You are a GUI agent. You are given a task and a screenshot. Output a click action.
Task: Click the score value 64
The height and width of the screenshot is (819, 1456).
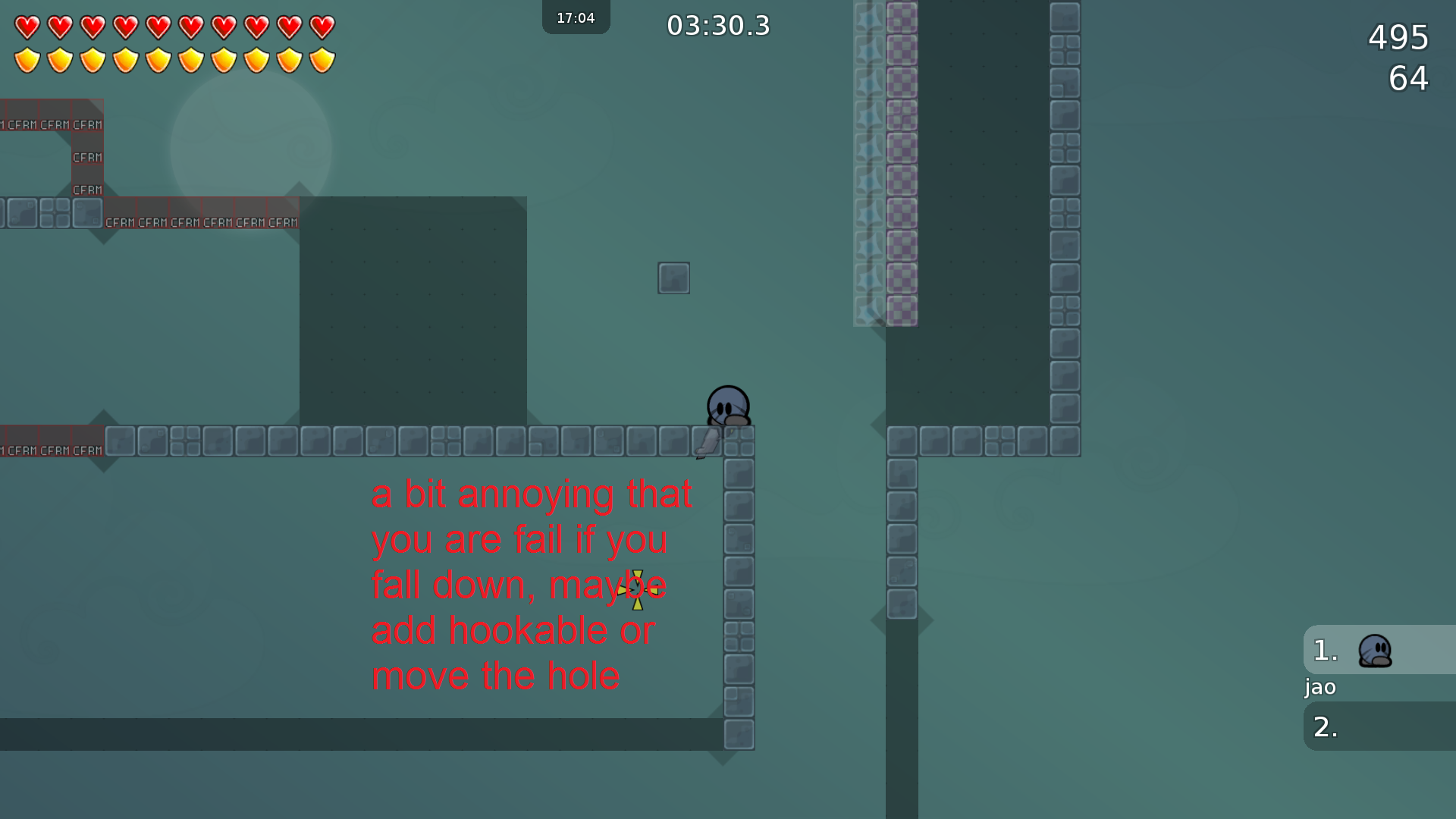[x=1408, y=78]
